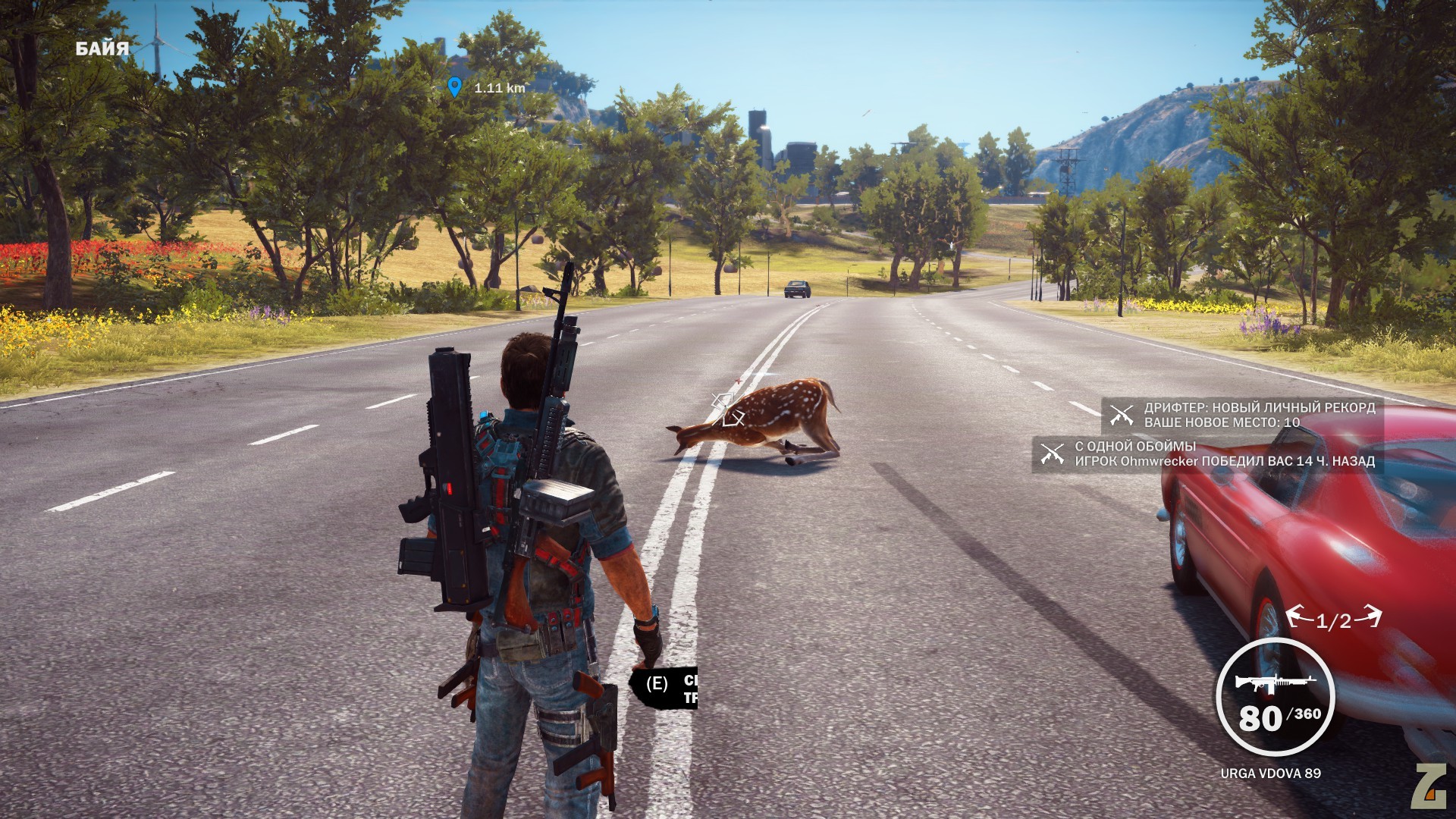Click the left weapon-switch arrow
The image size is (1456, 819).
coord(1299,617)
